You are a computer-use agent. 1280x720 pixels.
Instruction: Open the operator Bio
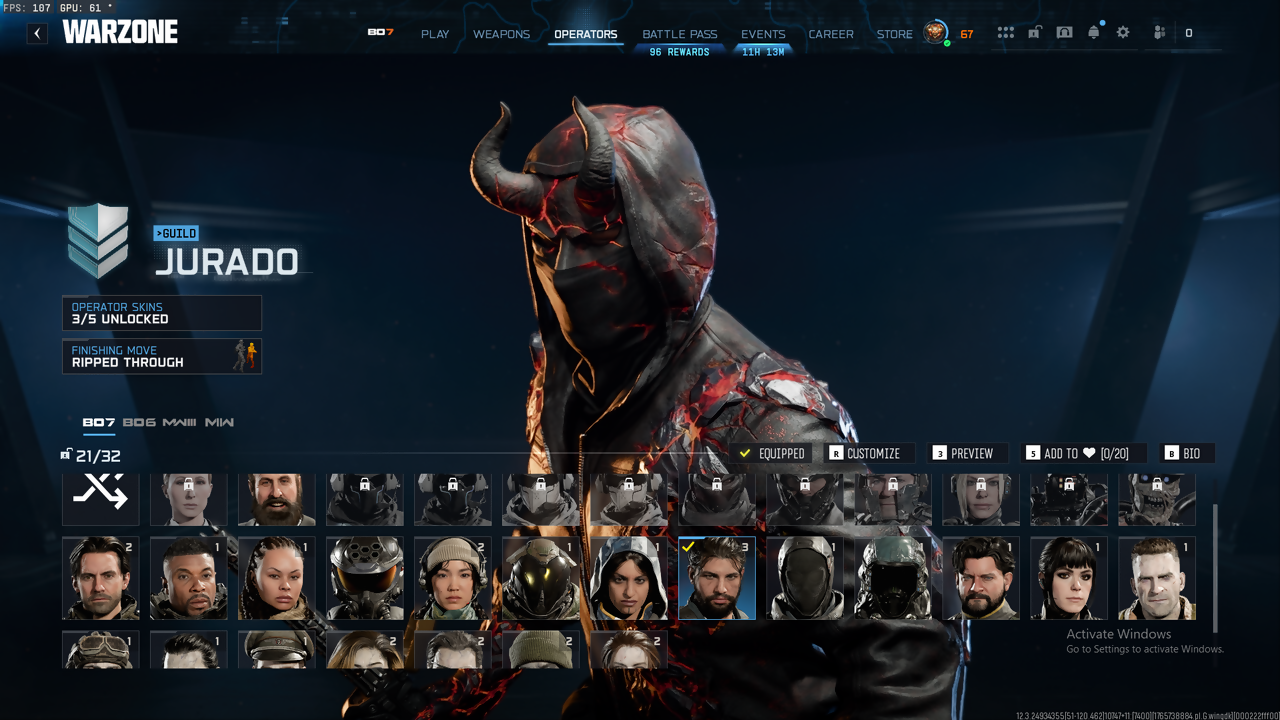pyautogui.click(x=1183, y=453)
